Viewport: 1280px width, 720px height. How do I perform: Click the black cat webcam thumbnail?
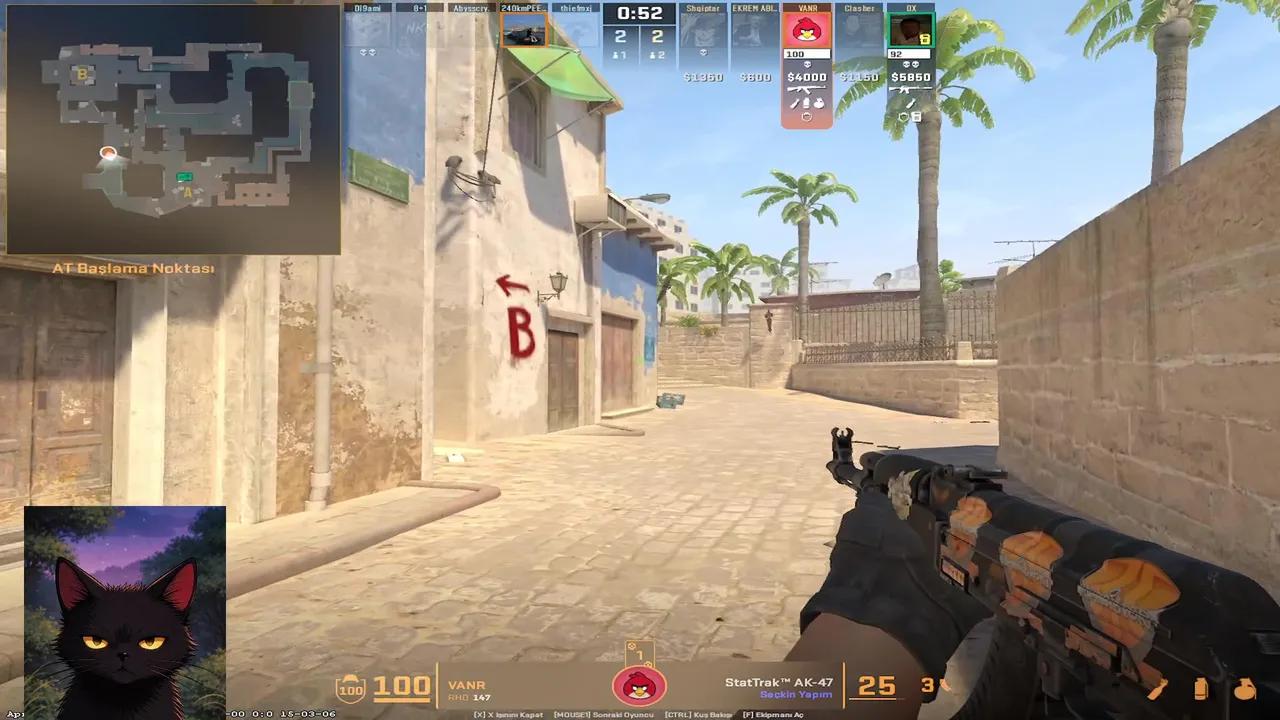point(125,610)
